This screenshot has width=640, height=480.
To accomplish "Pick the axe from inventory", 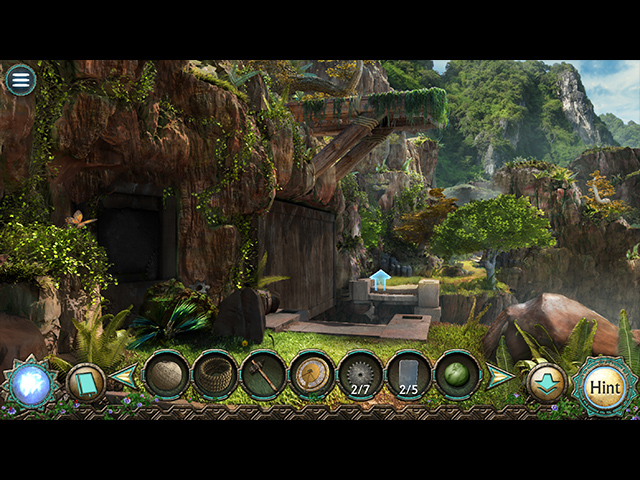I will pos(263,375).
